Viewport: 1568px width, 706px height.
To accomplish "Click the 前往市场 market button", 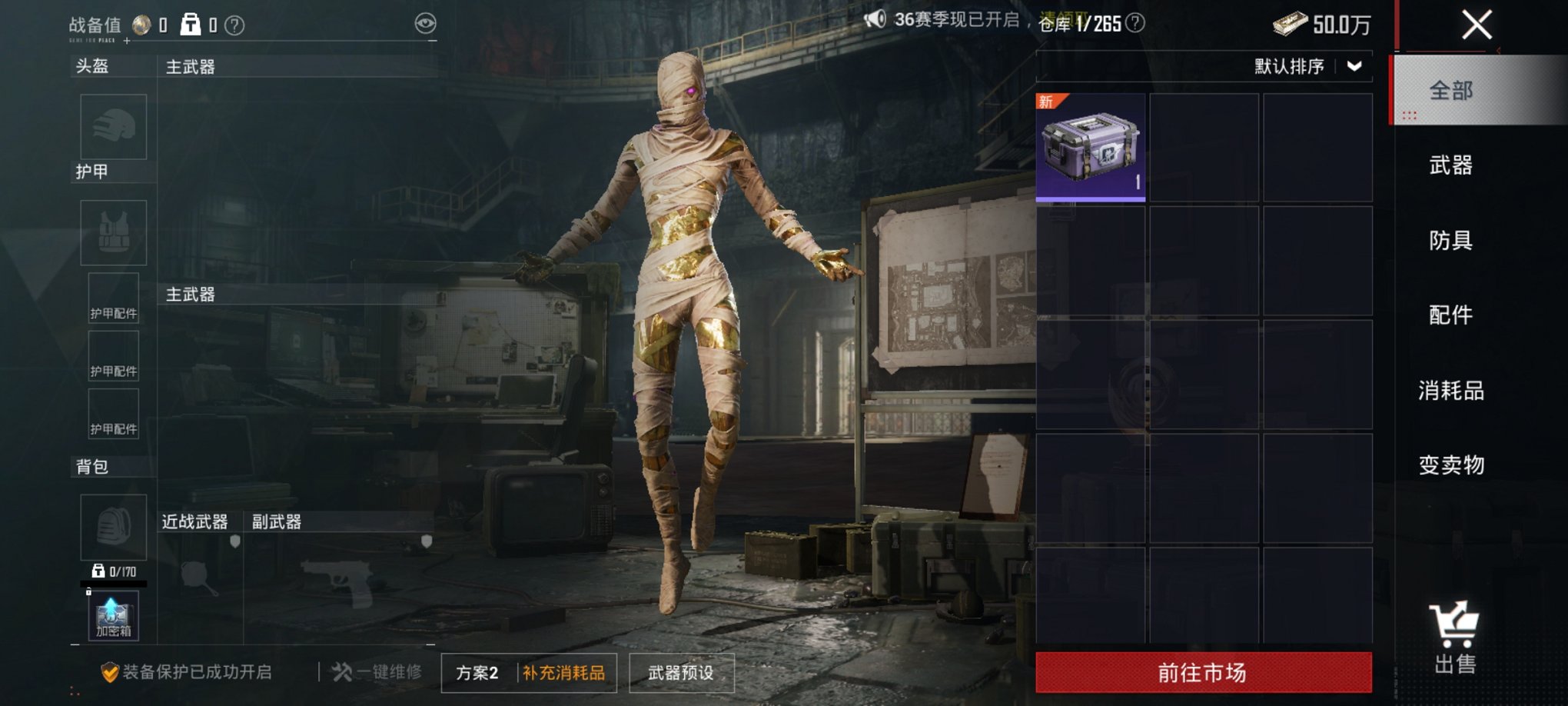I will point(1204,672).
